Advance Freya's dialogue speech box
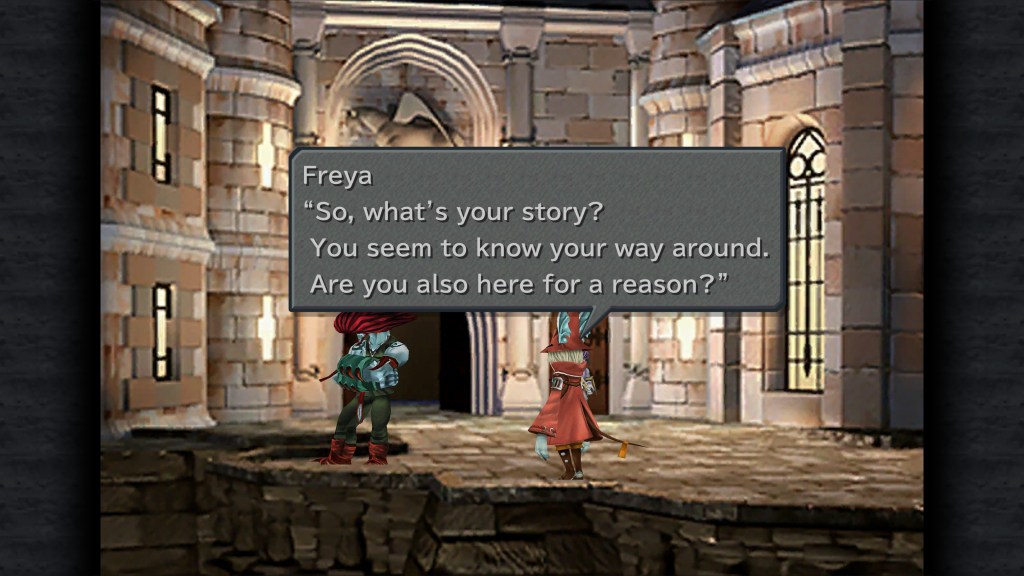The height and width of the screenshot is (576, 1024). (x=538, y=230)
